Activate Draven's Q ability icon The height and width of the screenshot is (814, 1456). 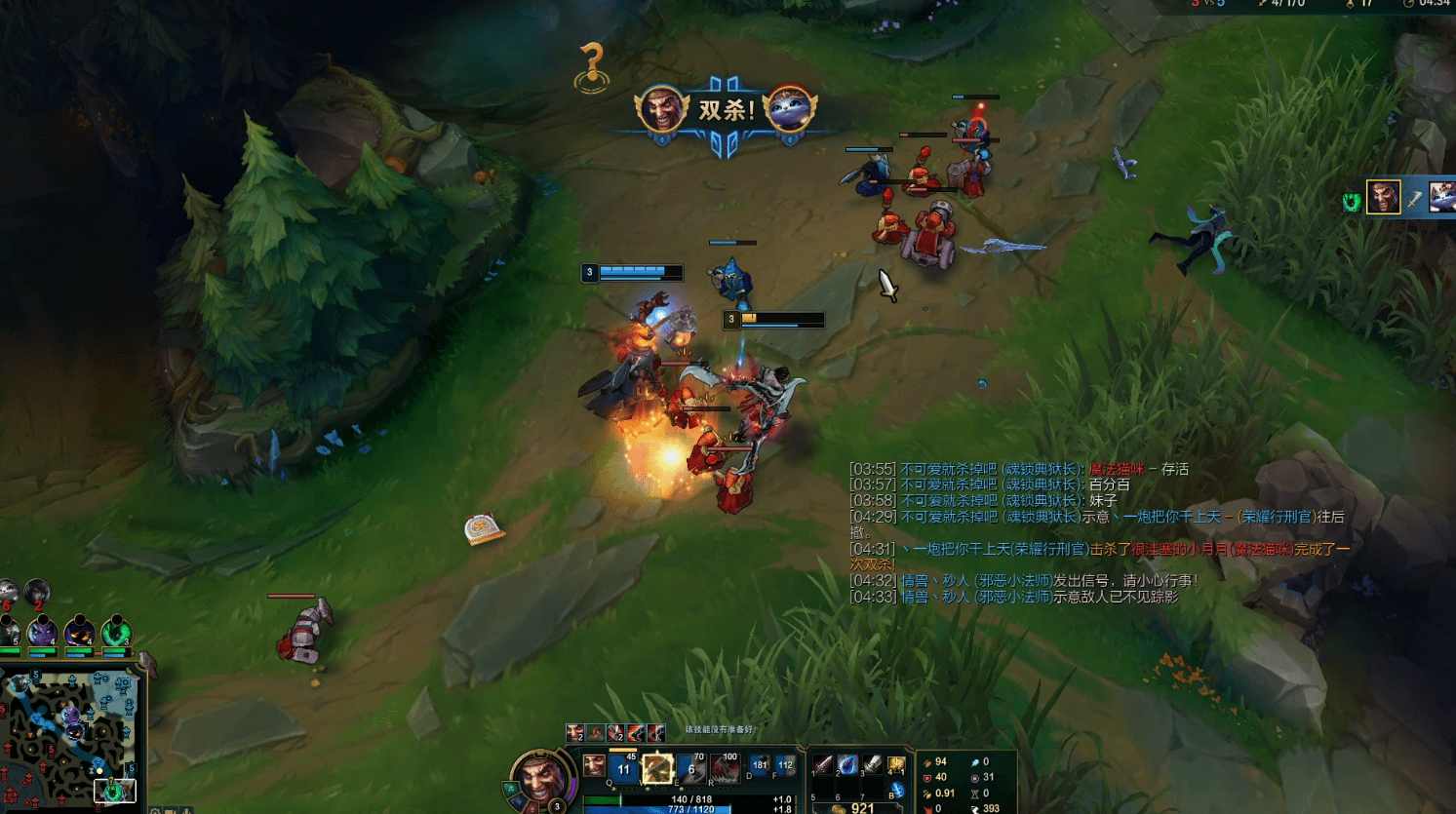[623, 768]
